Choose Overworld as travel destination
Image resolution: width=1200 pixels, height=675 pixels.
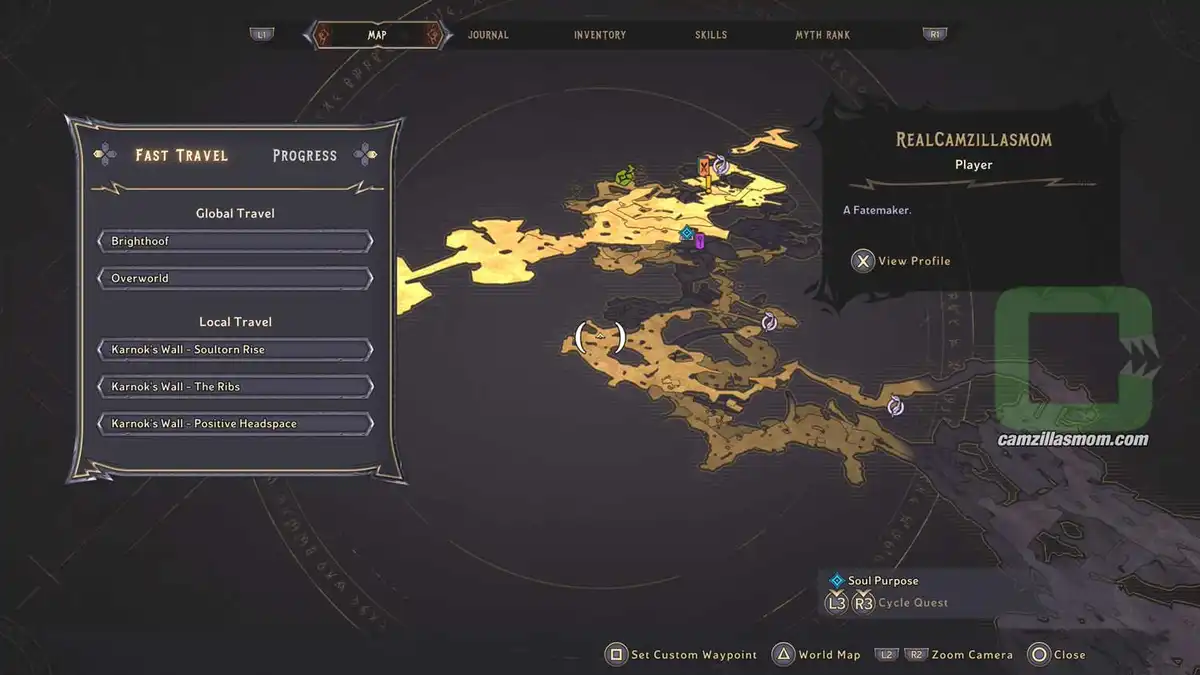[236, 278]
